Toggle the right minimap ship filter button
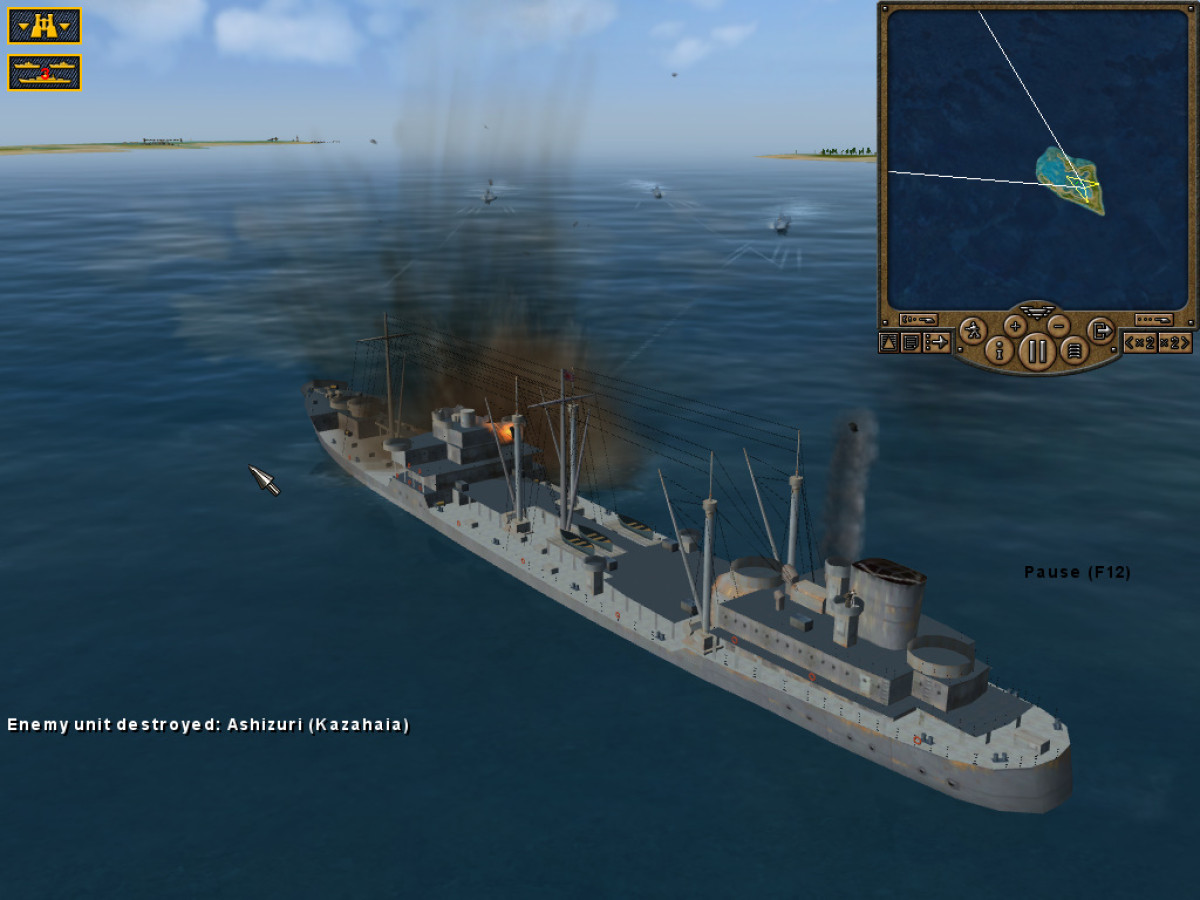The width and height of the screenshot is (1200, 900). (1153, 319)
